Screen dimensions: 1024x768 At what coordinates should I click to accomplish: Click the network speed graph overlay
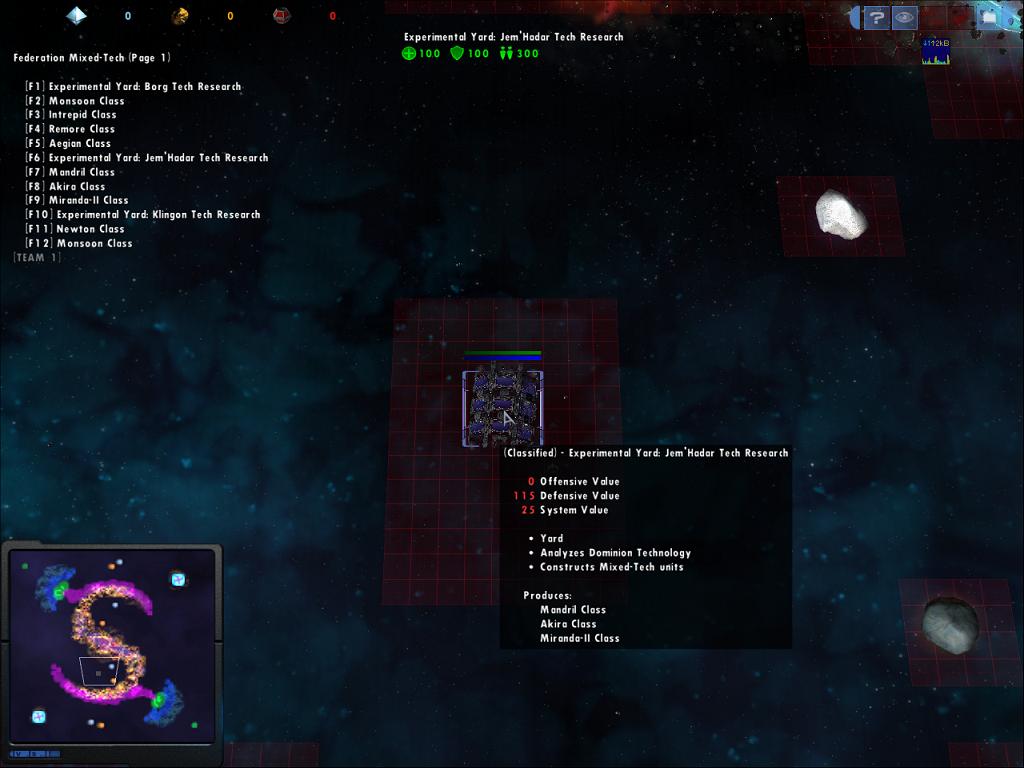tap(935, 52)
